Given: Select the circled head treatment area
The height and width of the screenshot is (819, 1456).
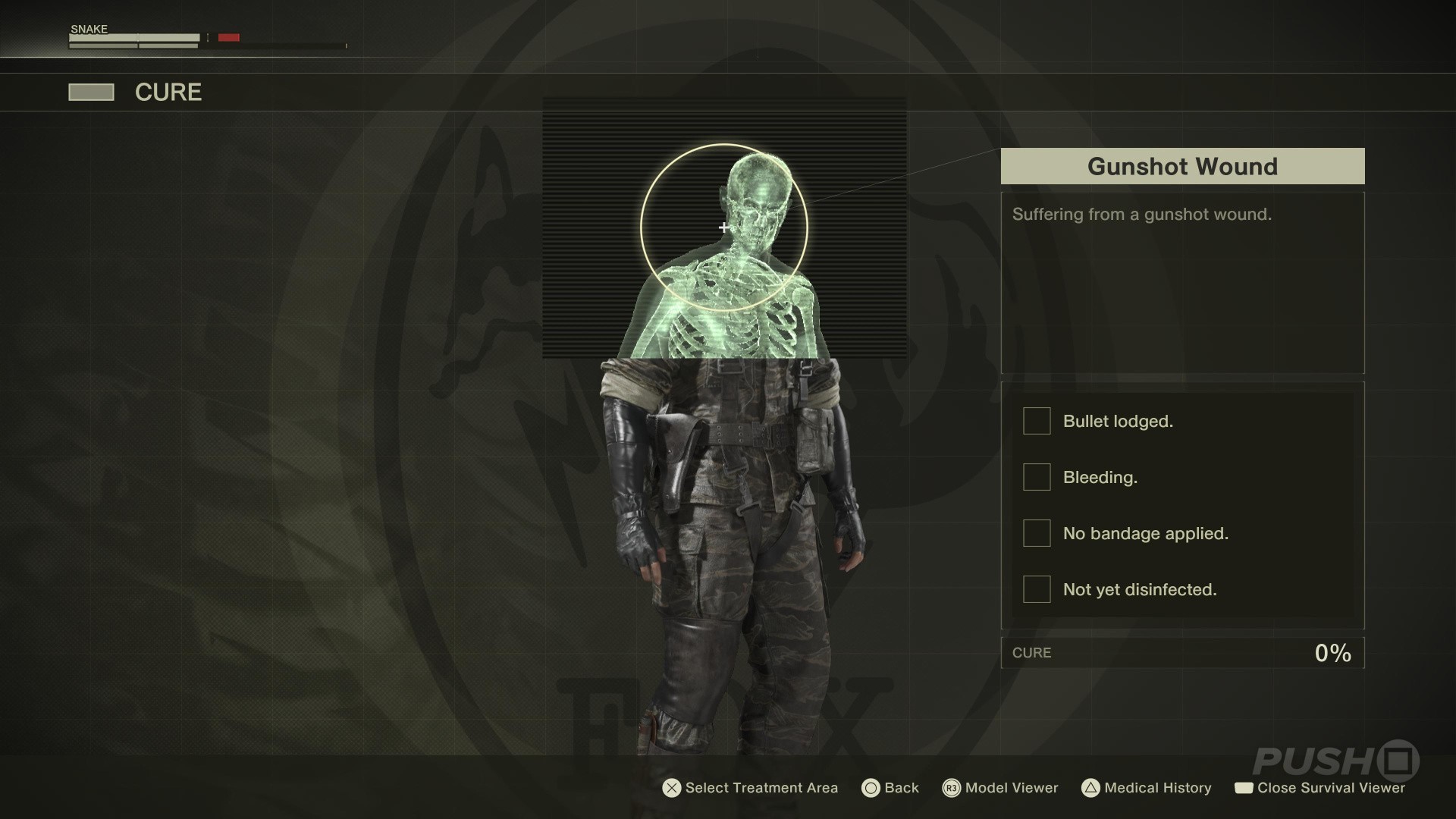Looking at the screenshot, I should pyautogui.click(x=724, y=227).
